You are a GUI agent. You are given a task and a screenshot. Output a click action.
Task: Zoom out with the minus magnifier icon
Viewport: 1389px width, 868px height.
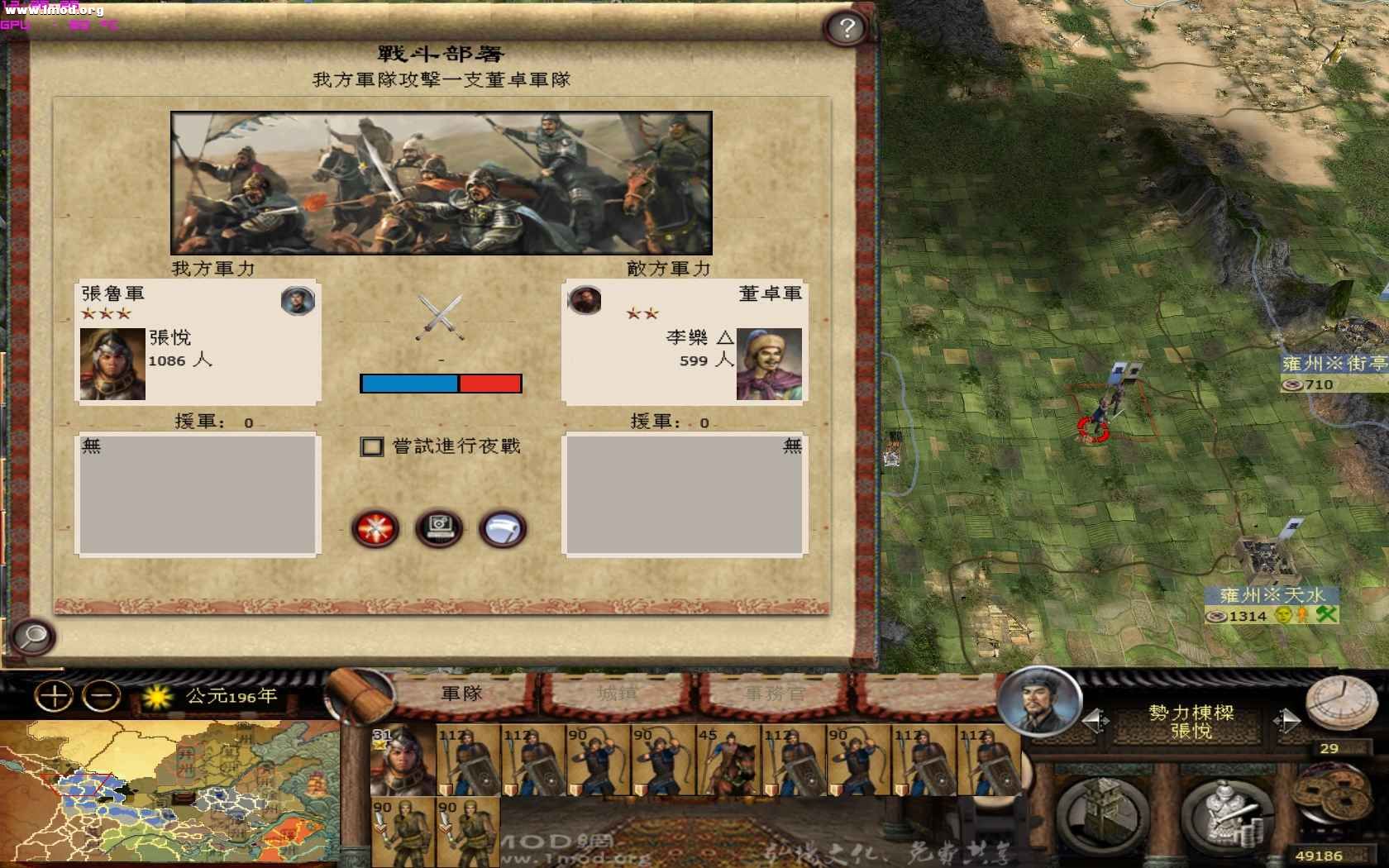[99, 695]
